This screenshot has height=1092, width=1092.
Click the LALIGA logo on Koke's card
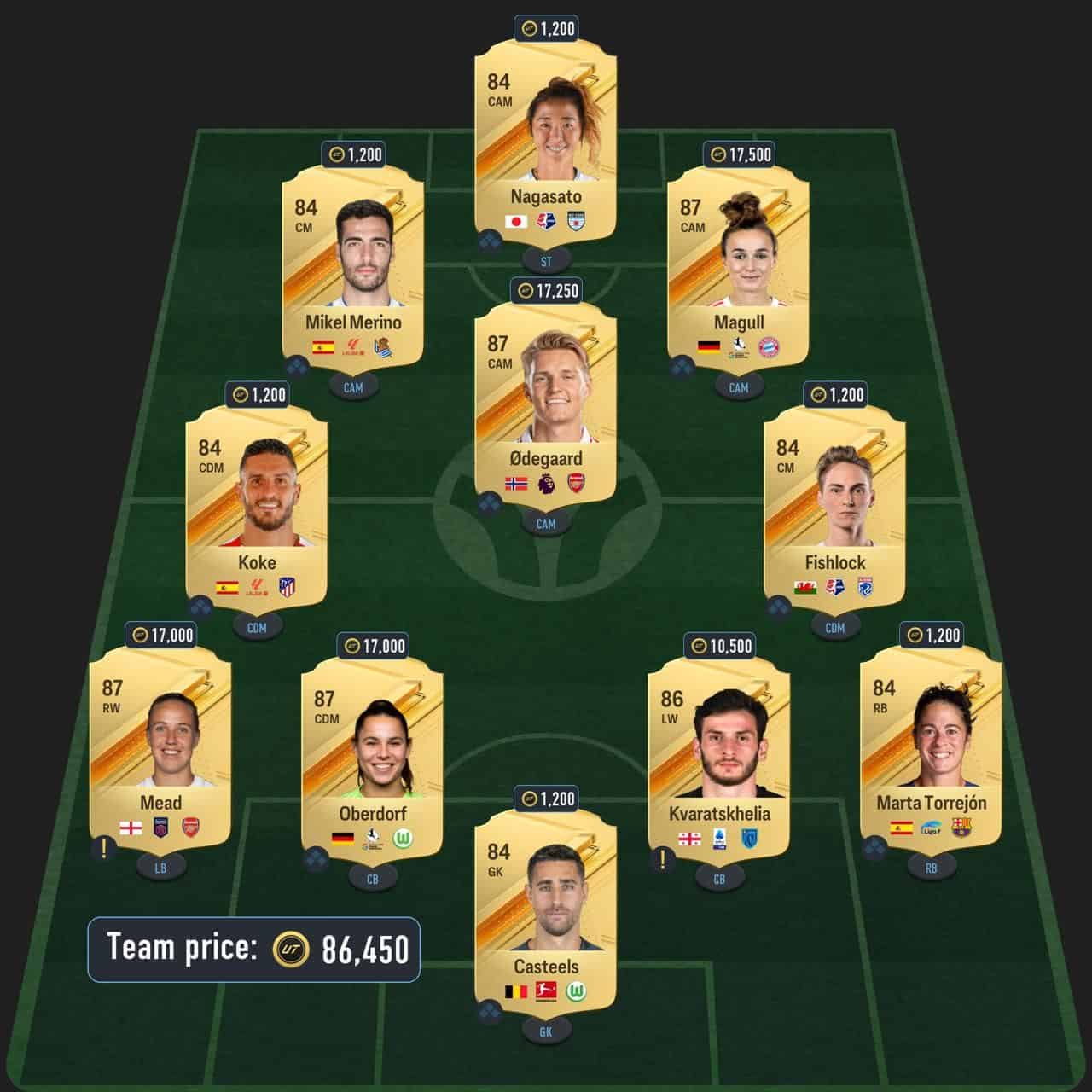click(257, 585)
